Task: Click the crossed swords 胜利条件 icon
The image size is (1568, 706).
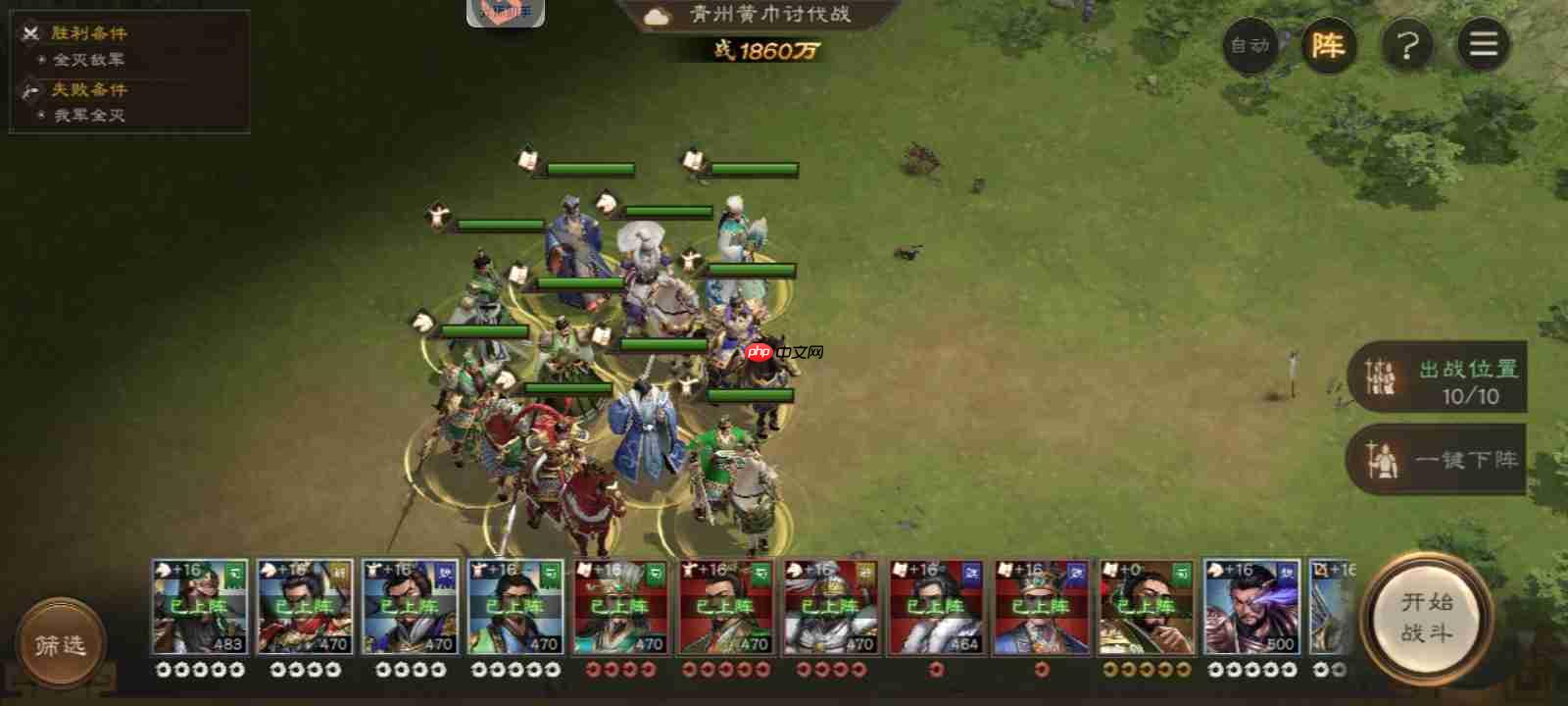Action: tap(28, 31)
